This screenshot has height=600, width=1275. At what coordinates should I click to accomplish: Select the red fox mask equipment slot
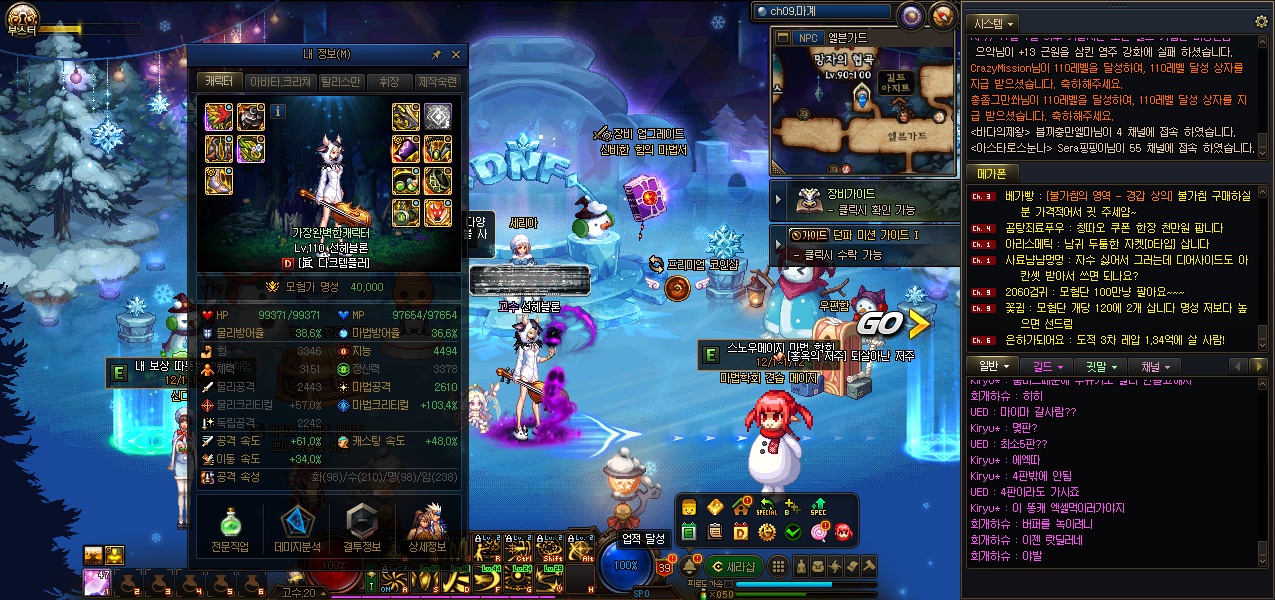click(x=438, y=212)
